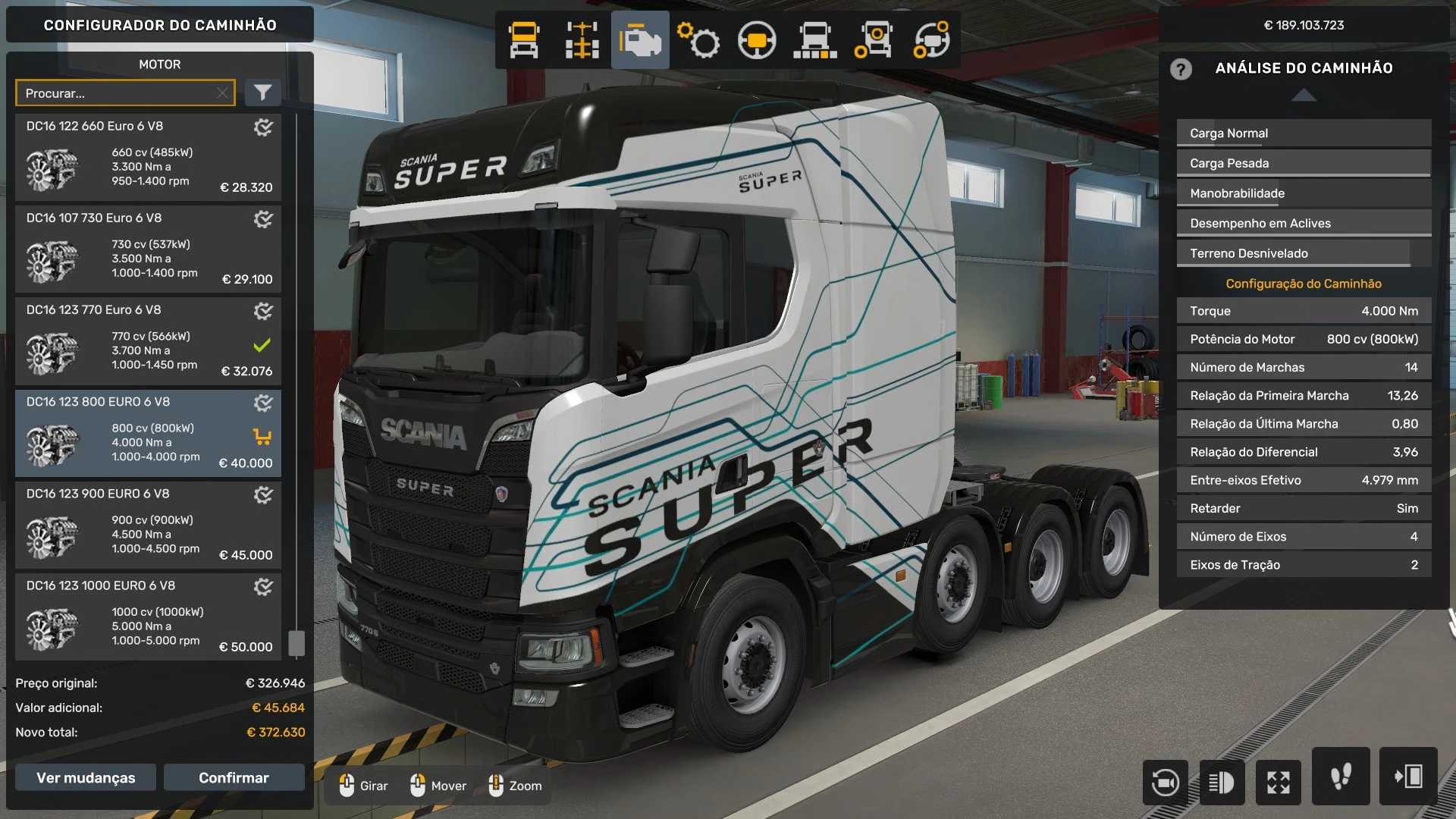Screen dimensions: 1456x819
Task: Choose the DC16 107 730 Euro 6 V8 engine
Action: point(148,249)
